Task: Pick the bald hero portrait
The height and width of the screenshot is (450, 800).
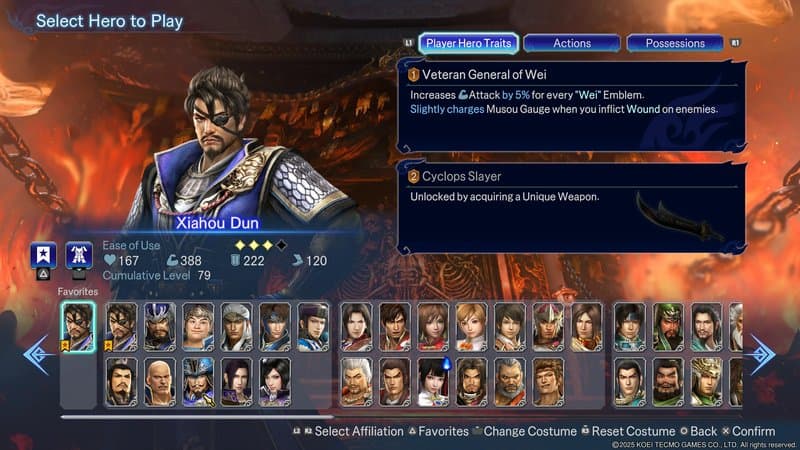Action: pyautogui.click(x=160, y=381)
